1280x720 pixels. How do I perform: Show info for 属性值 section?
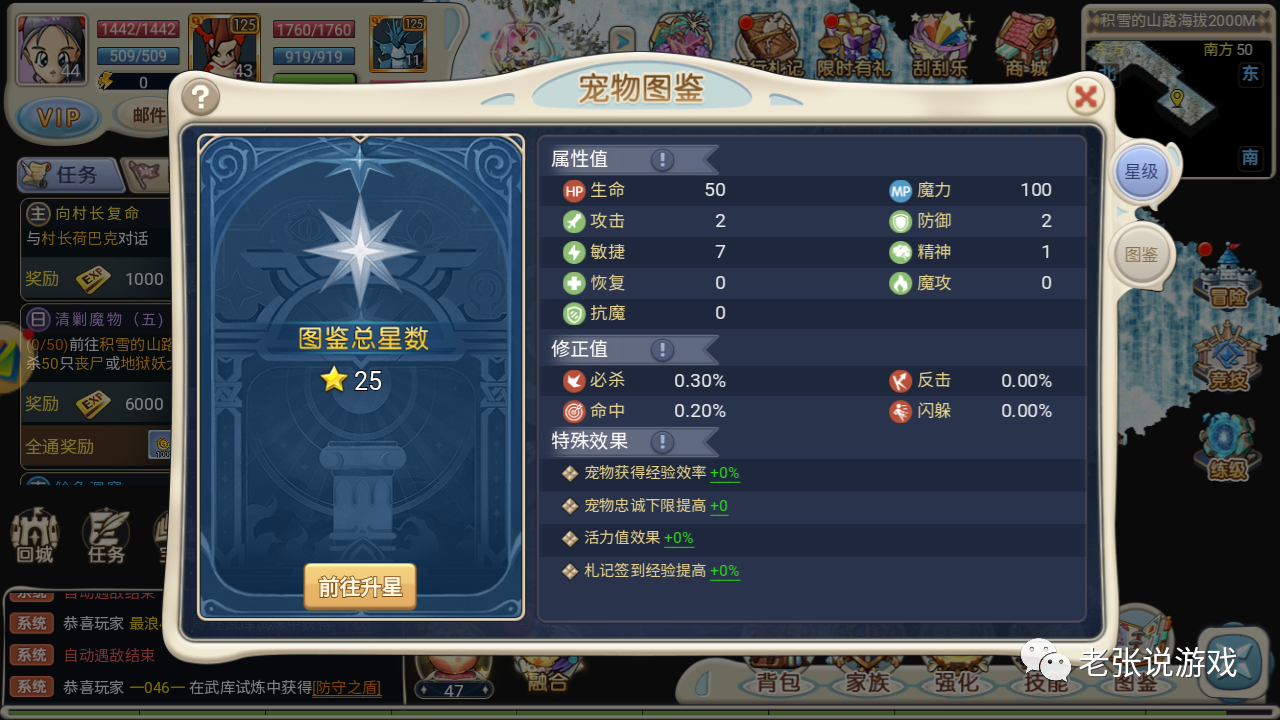[662, 160]
